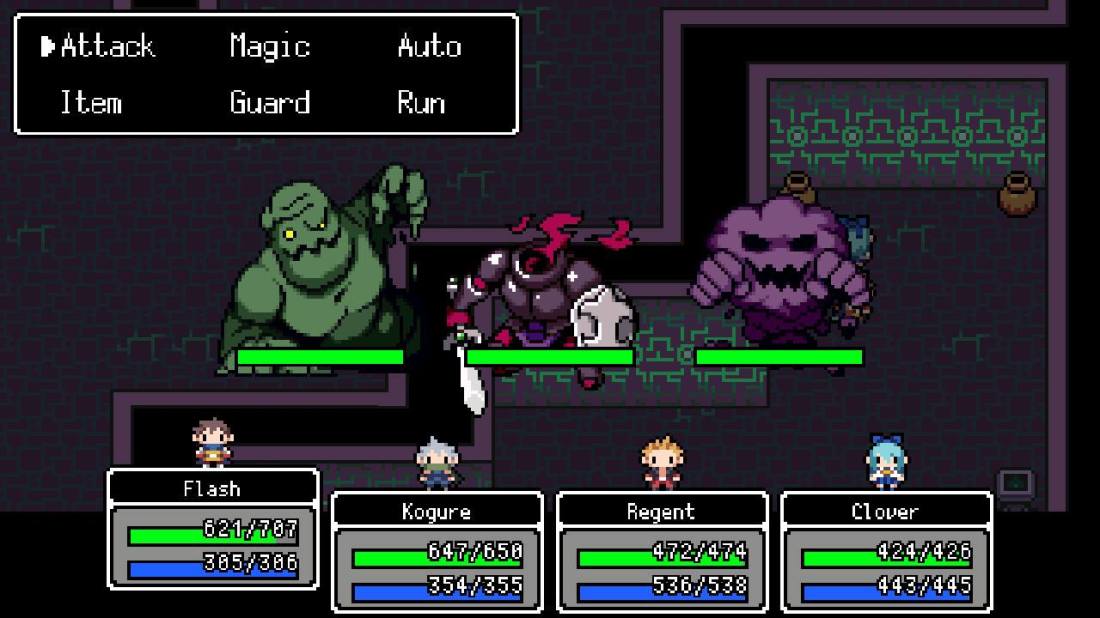Pick Clover's party status panel
1100x618 pixels.
click(x=885, y=552)
